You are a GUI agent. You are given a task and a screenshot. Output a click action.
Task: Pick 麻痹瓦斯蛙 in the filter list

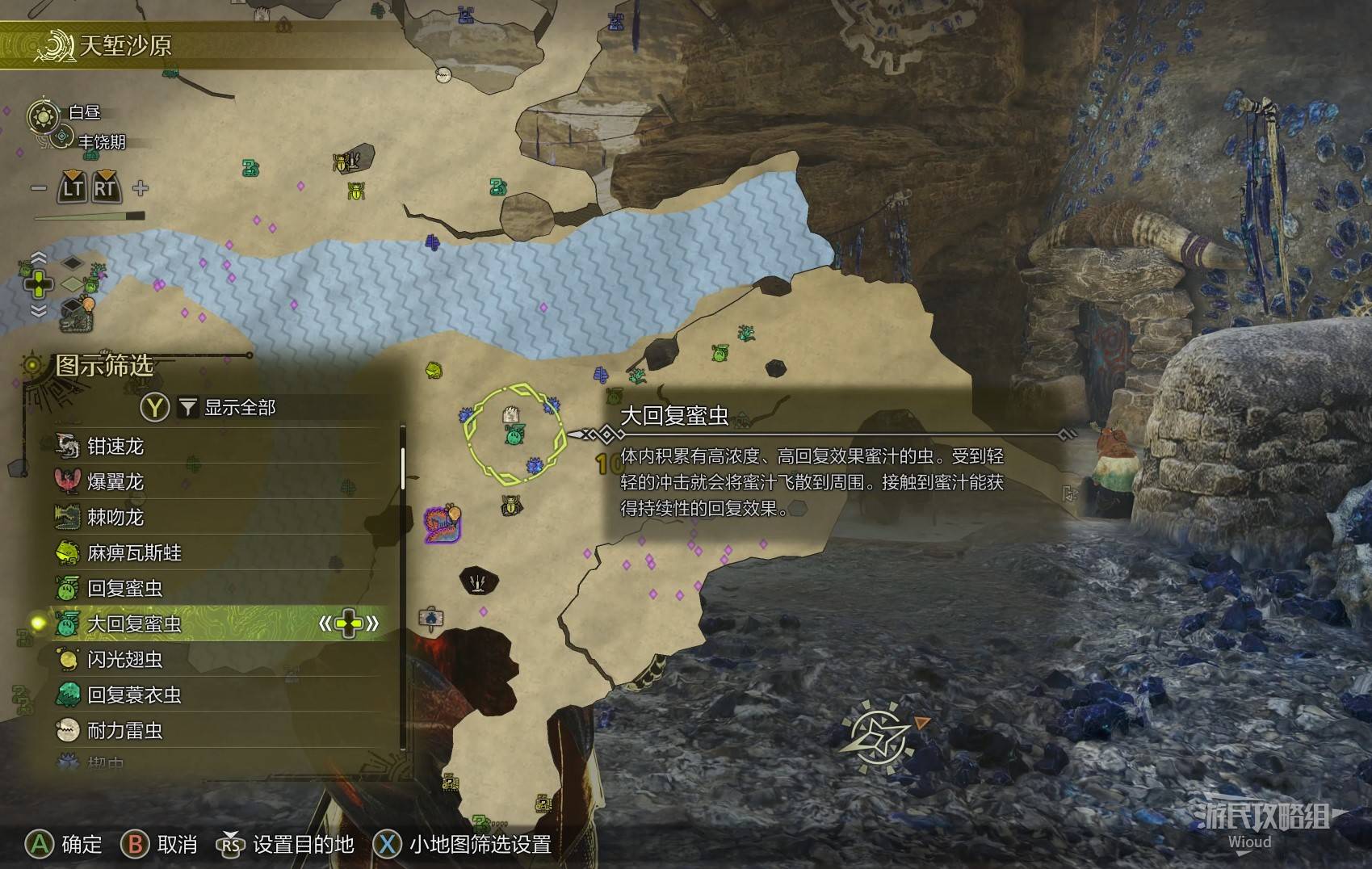point(134,552)
